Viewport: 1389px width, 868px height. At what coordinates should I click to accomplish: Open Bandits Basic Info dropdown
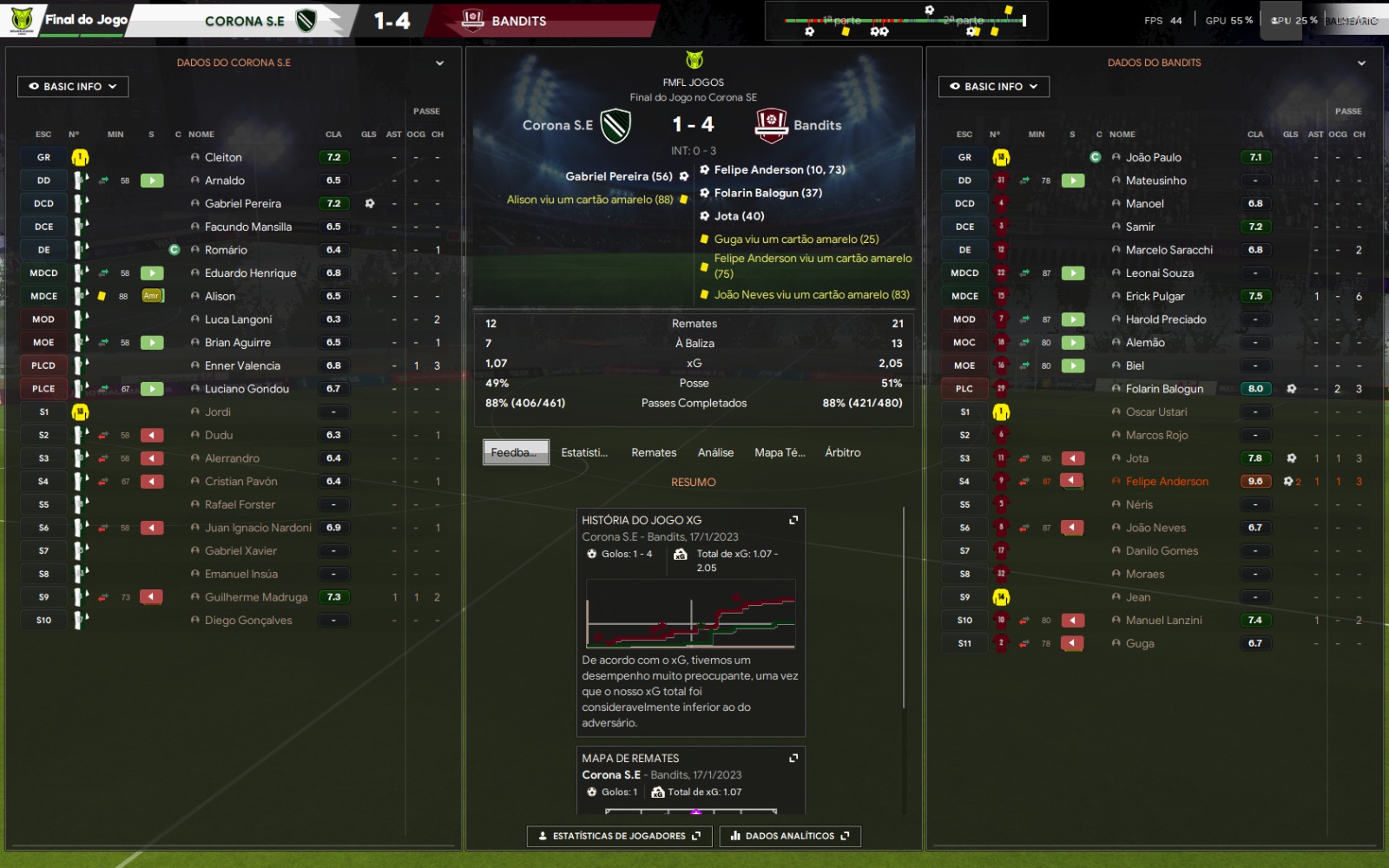[x=993, y=87]
